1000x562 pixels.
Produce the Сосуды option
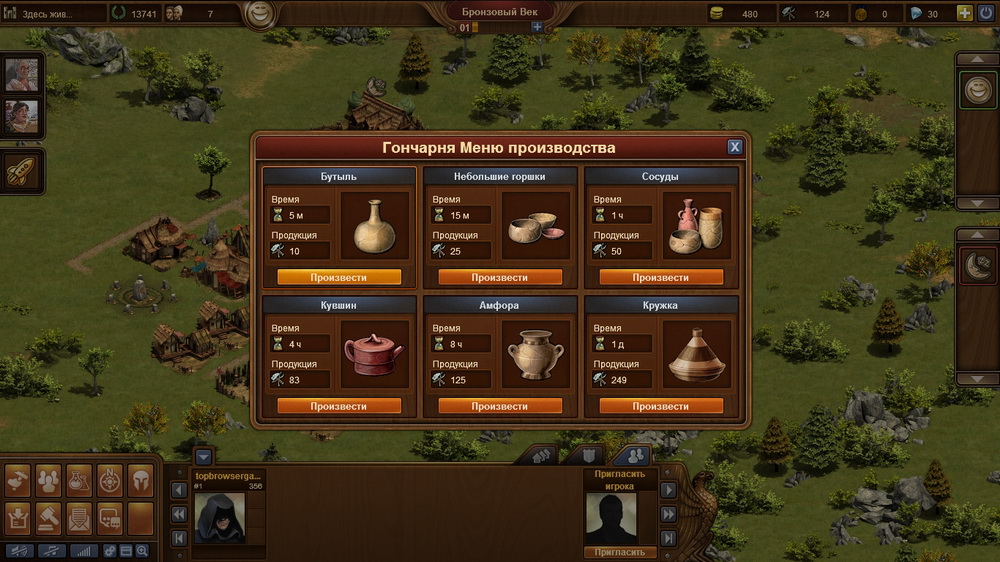pyautogui.click(x=660, y=277)
